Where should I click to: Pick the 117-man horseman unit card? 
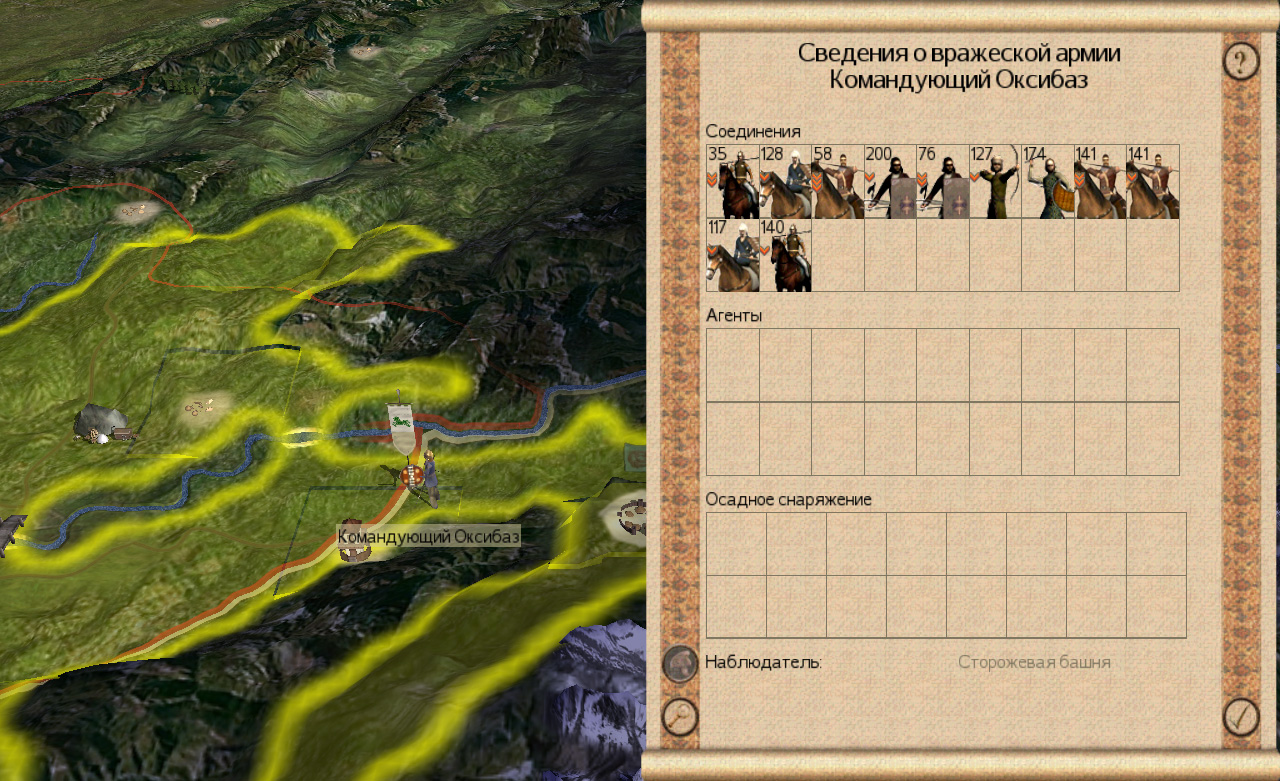[x=732, y=255]
